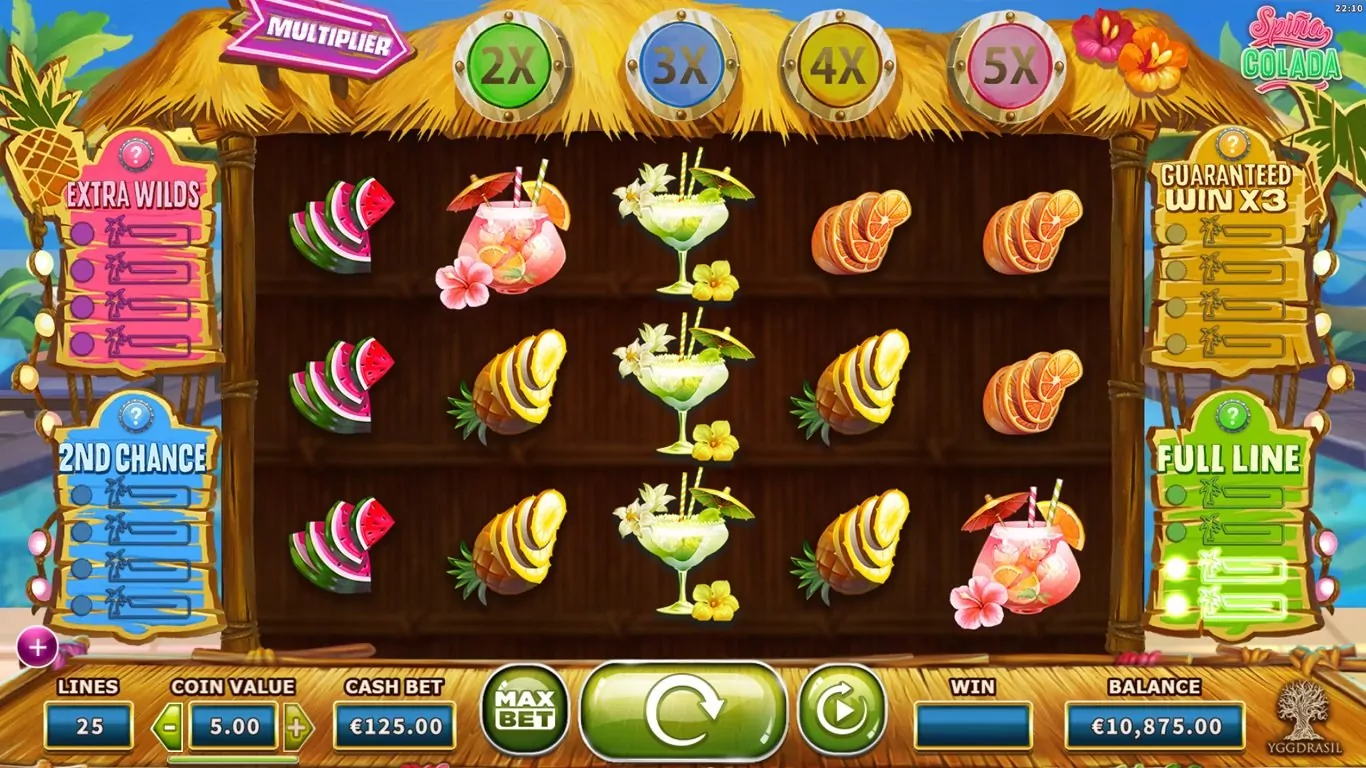
Task: Show info for the 2nd Chance feature
Action: [x=135, y=415]
